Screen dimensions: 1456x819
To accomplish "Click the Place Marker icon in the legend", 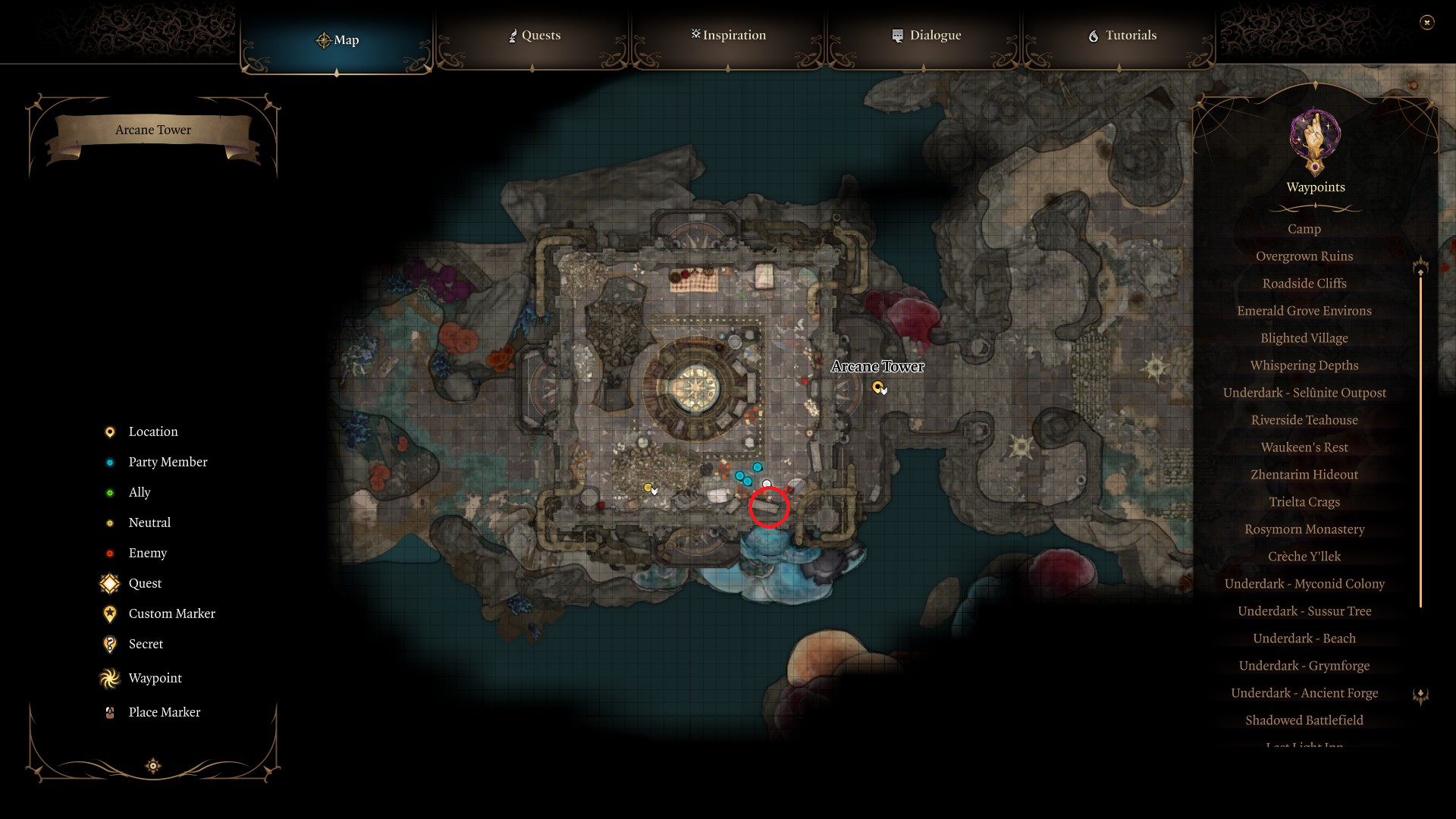I will [110, 711].
